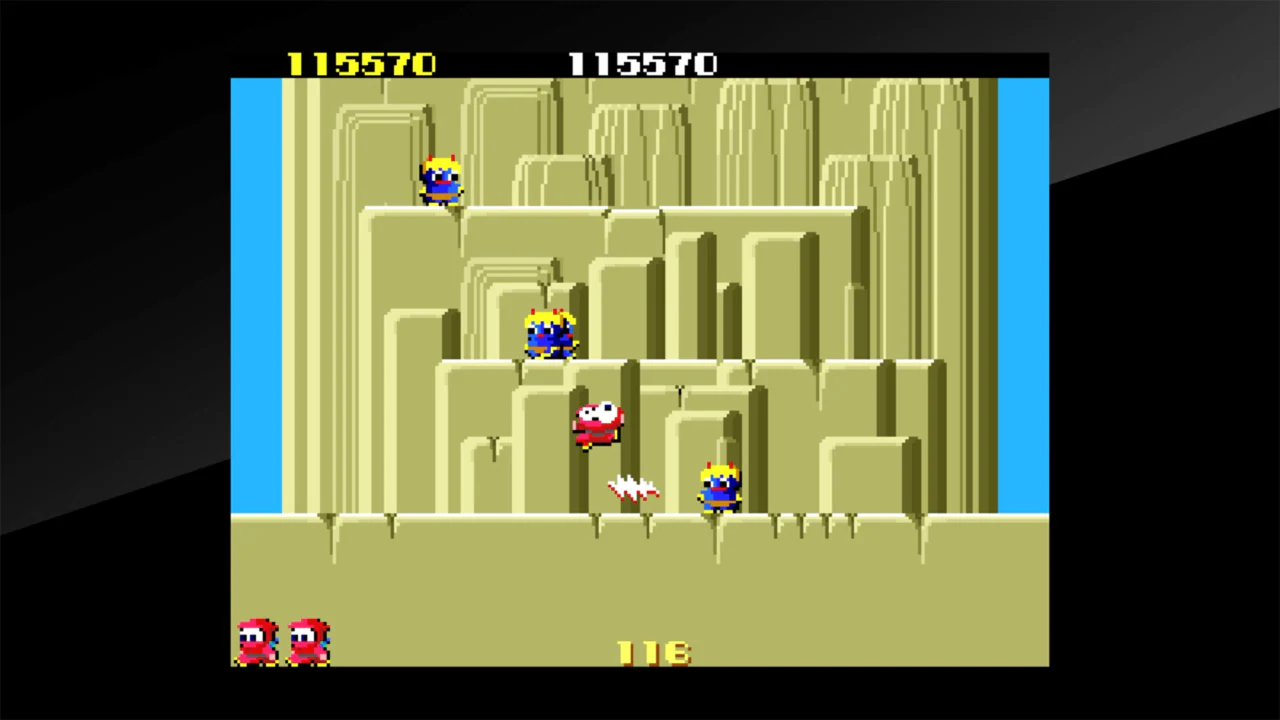Select the blue enemy on the top platform
Image resolution: width=1280 pixels, height=720 pixels.
tap(440, 180)
